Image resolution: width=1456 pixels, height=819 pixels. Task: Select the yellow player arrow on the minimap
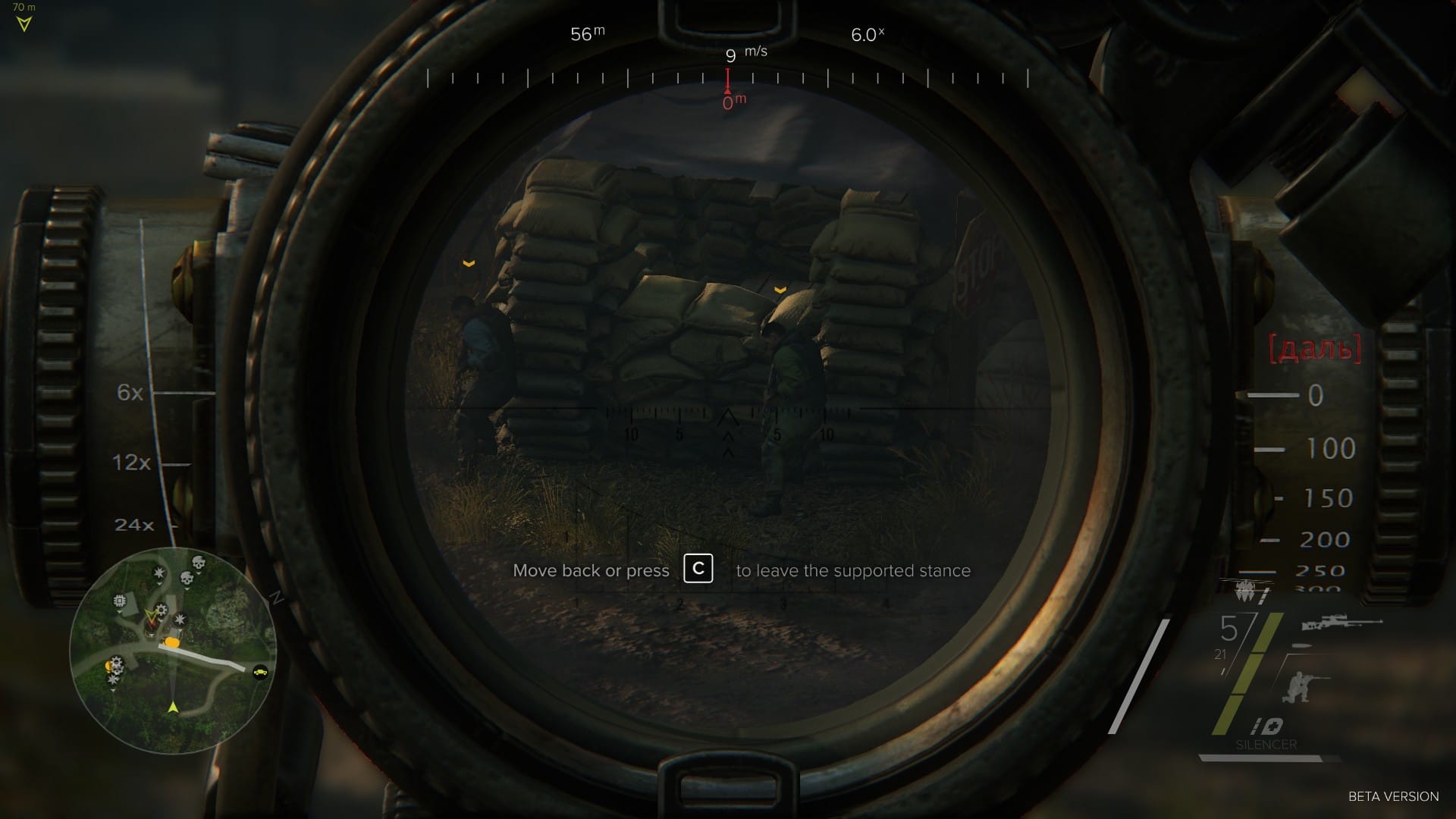pyautogui.click(x=173, y=707)
